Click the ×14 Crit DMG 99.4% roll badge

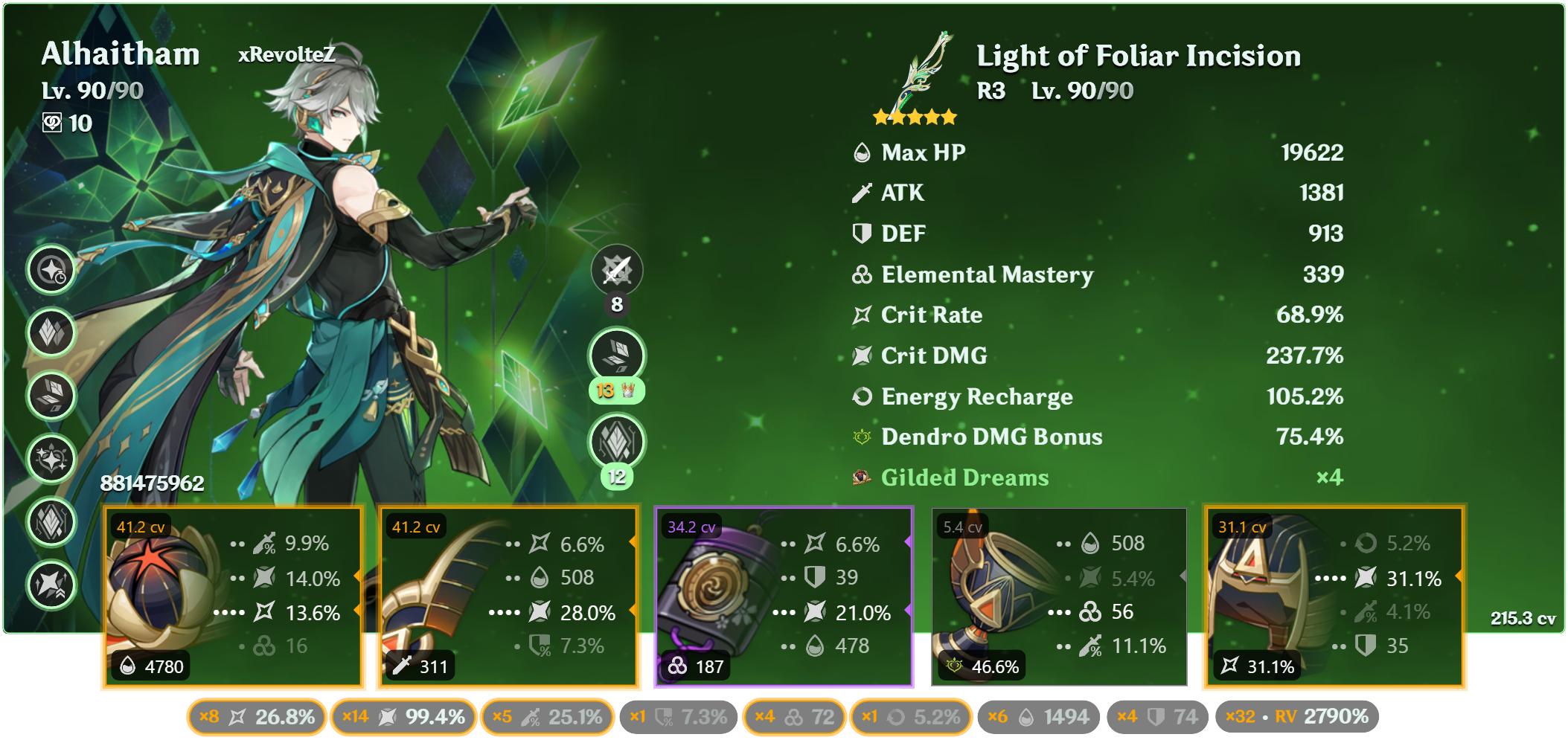tap(403, 717)
